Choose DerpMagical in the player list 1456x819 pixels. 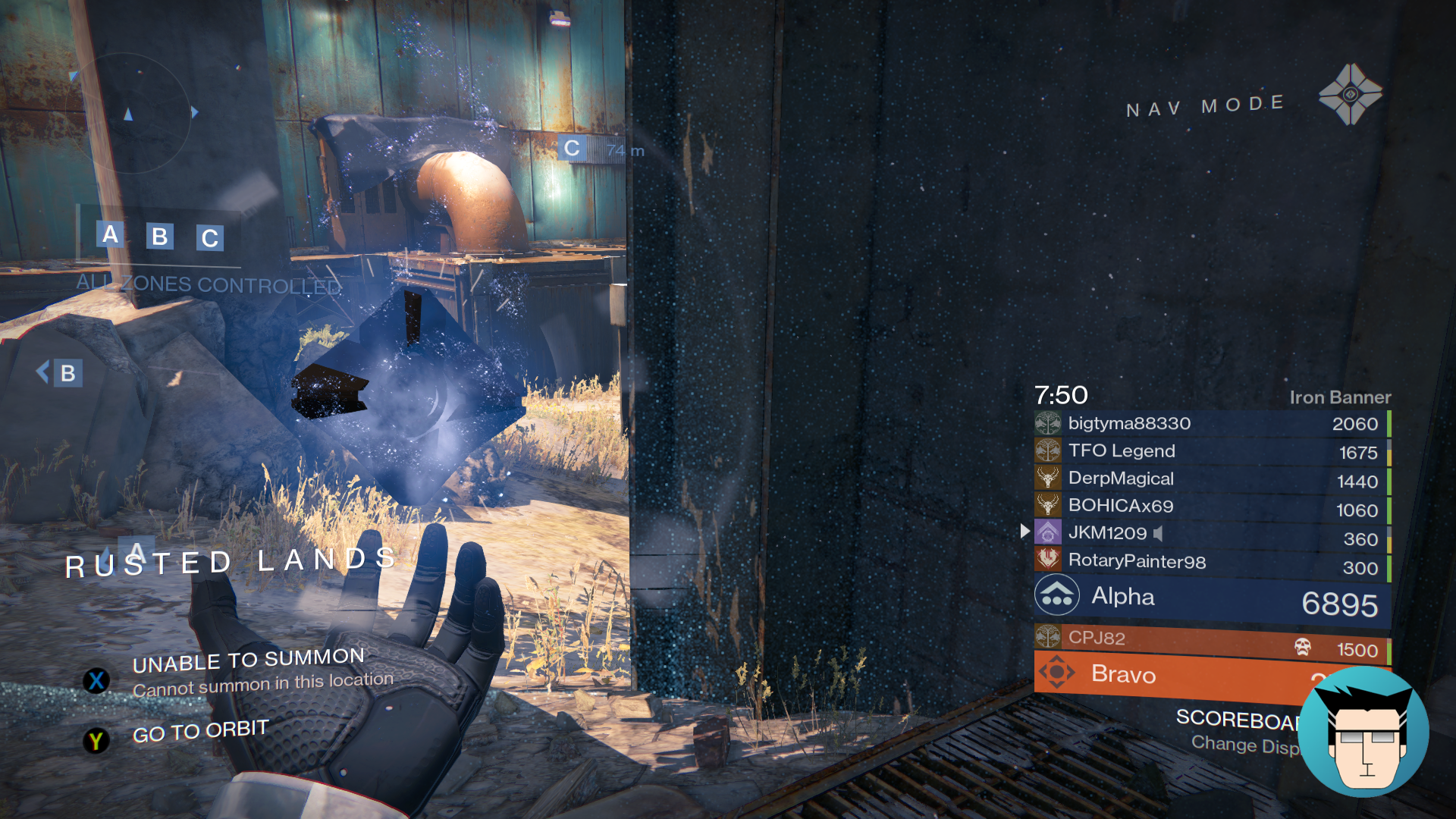pyautogui.click(x=1211, y=479)
